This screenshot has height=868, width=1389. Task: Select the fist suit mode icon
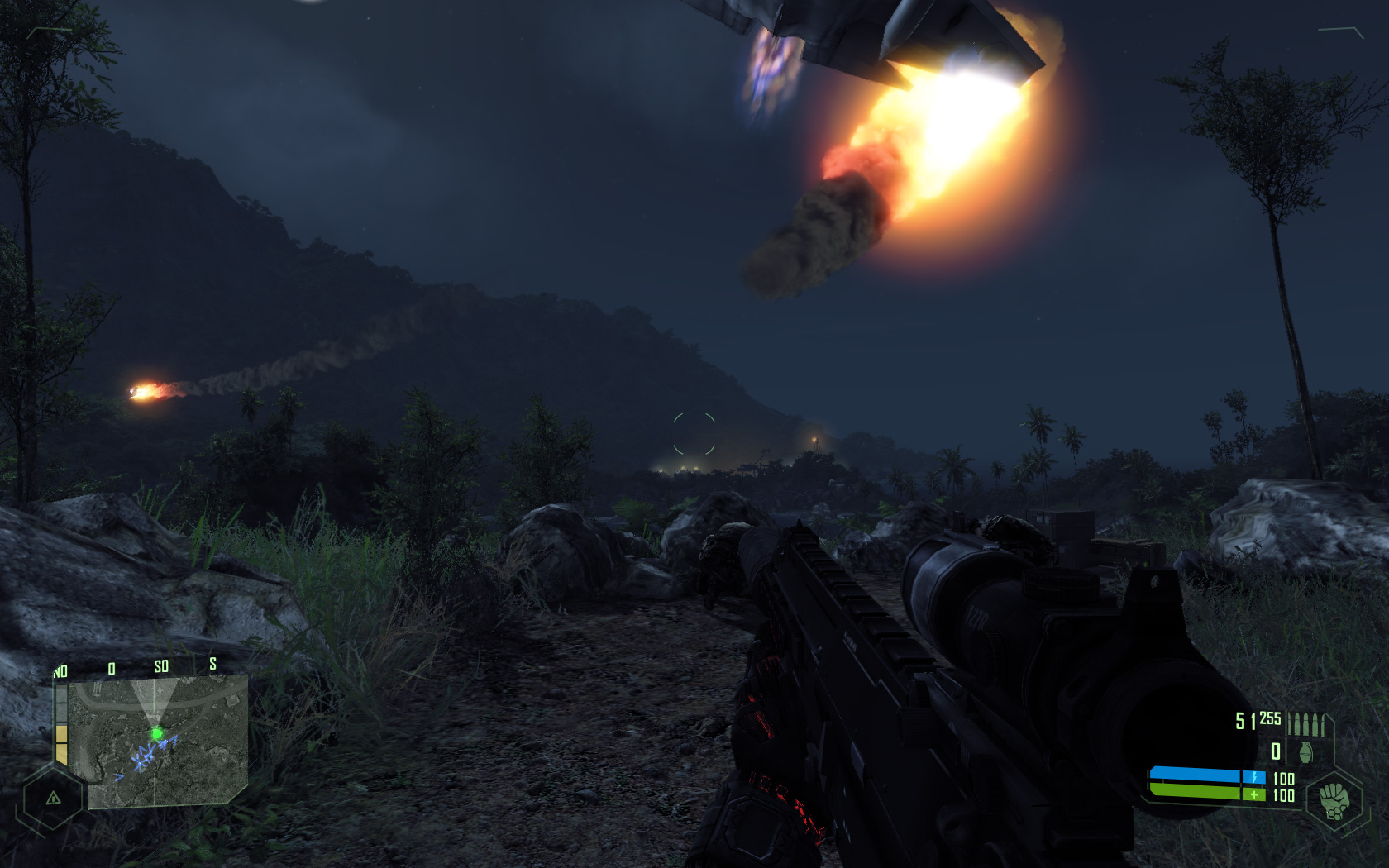(1334, 800)
